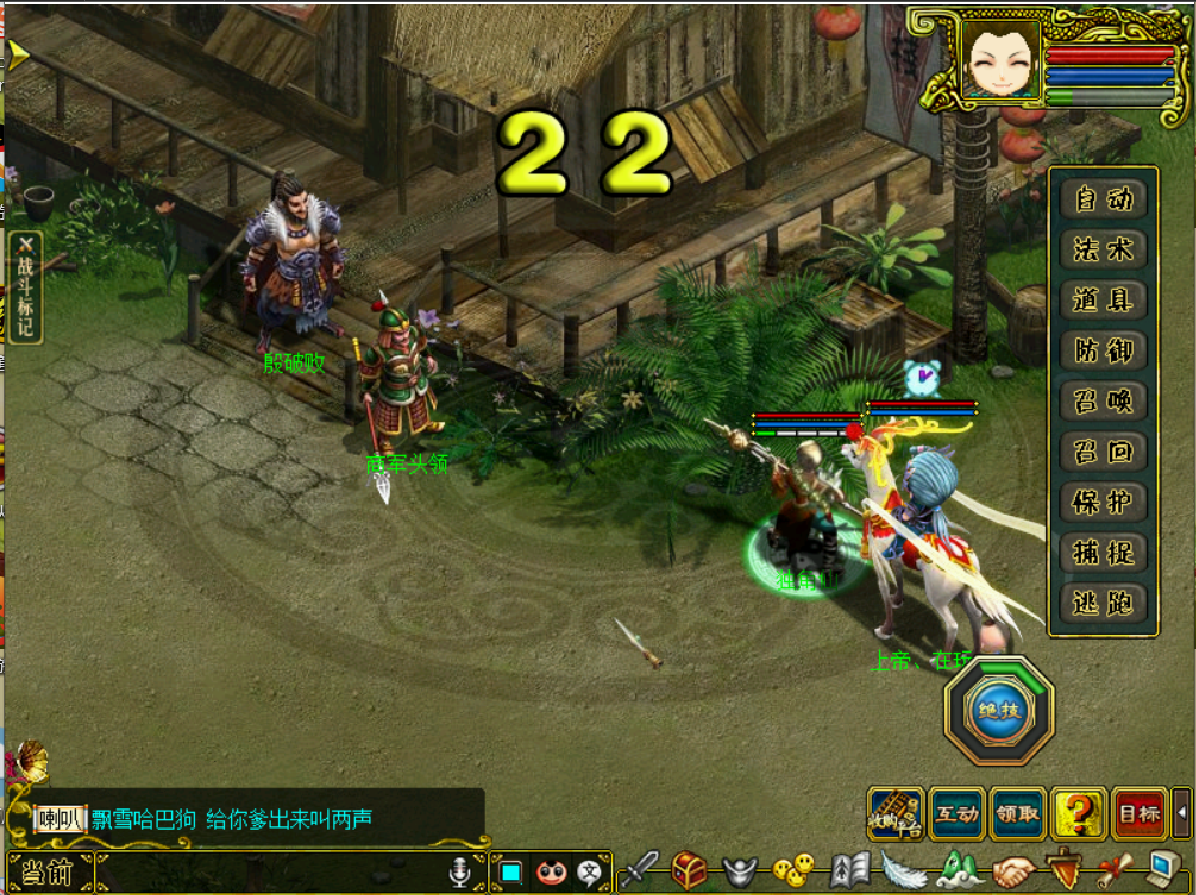The image size is (1196, 895).
Task: Open the 互动 interaction menu
Action: click(956, 814)
